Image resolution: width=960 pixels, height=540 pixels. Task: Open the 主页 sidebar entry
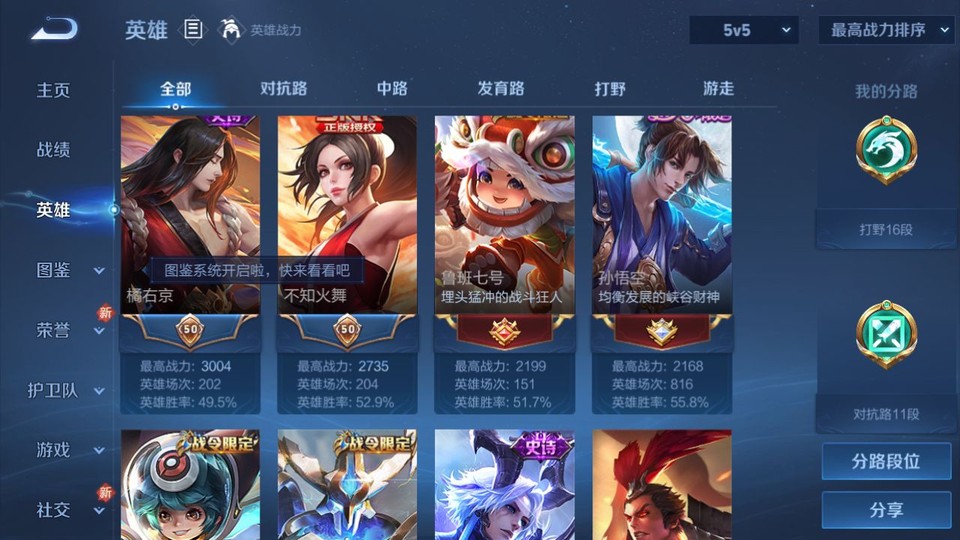(x=54, y=90)
